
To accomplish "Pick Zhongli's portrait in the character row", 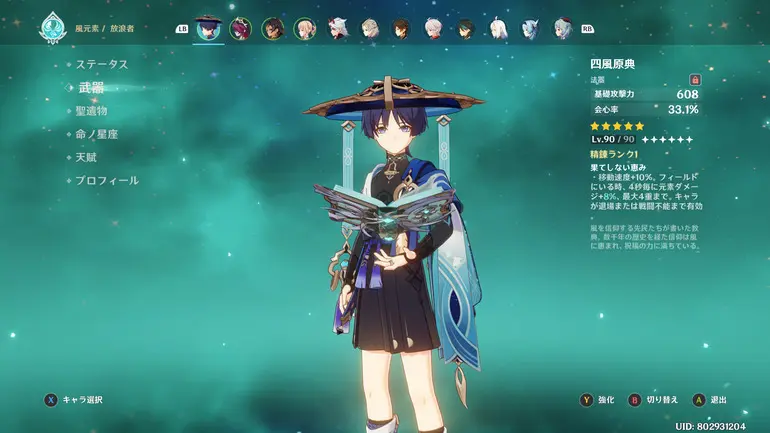I will coord(401,29).
